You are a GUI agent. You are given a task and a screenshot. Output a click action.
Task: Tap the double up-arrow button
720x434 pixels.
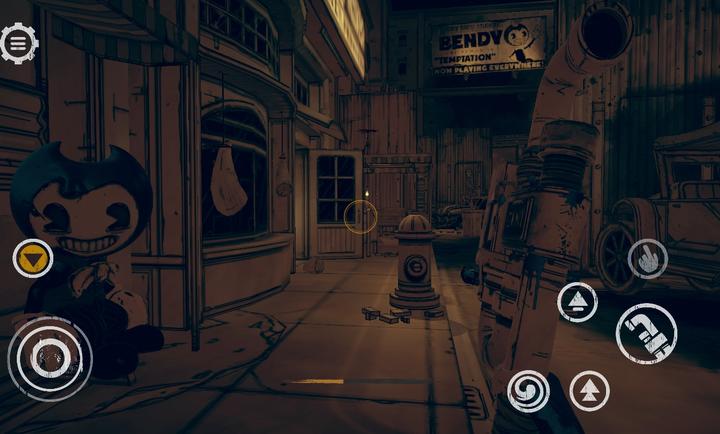point(590,390)
